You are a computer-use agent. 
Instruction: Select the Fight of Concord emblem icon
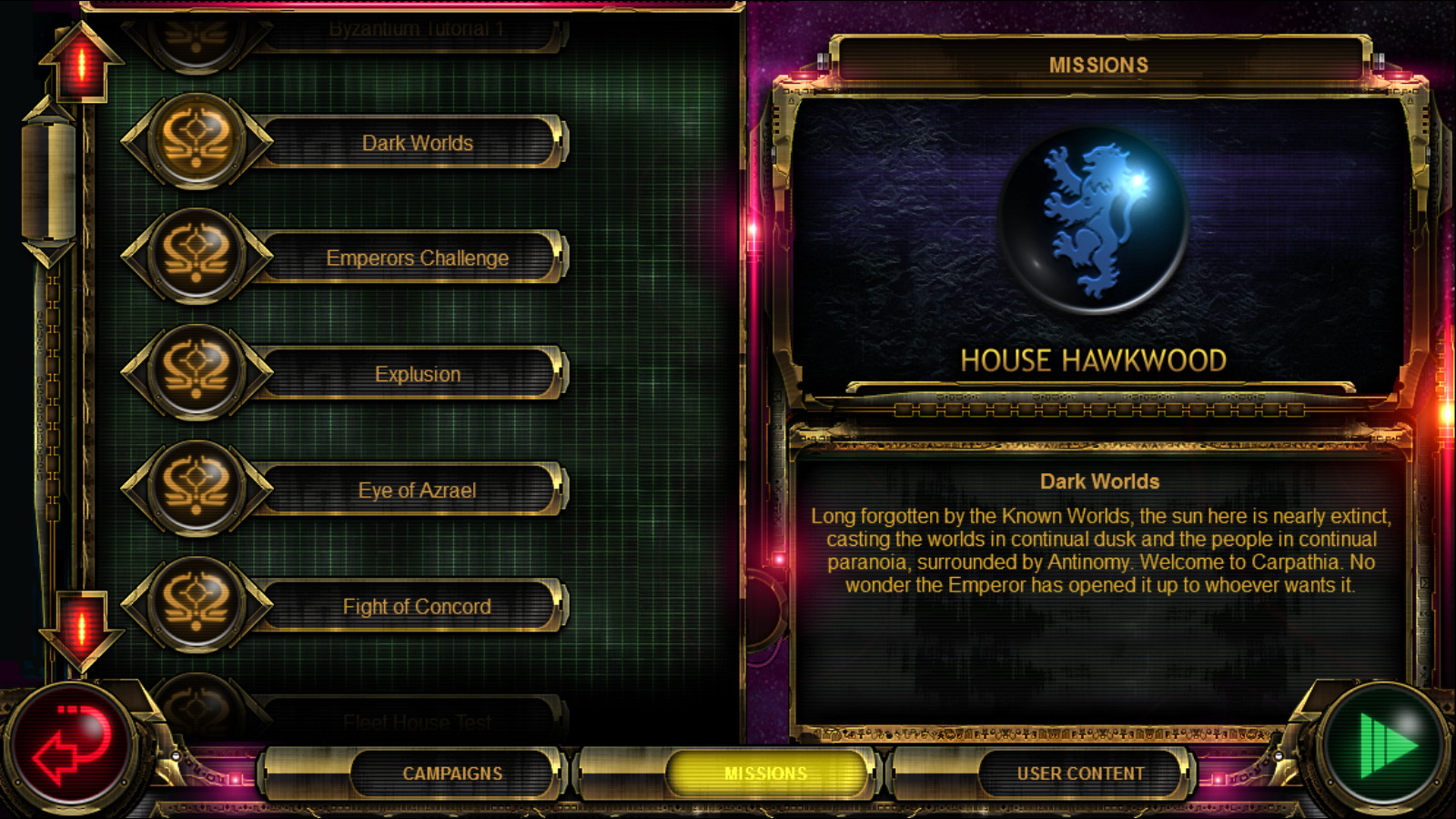pos(196,605)
